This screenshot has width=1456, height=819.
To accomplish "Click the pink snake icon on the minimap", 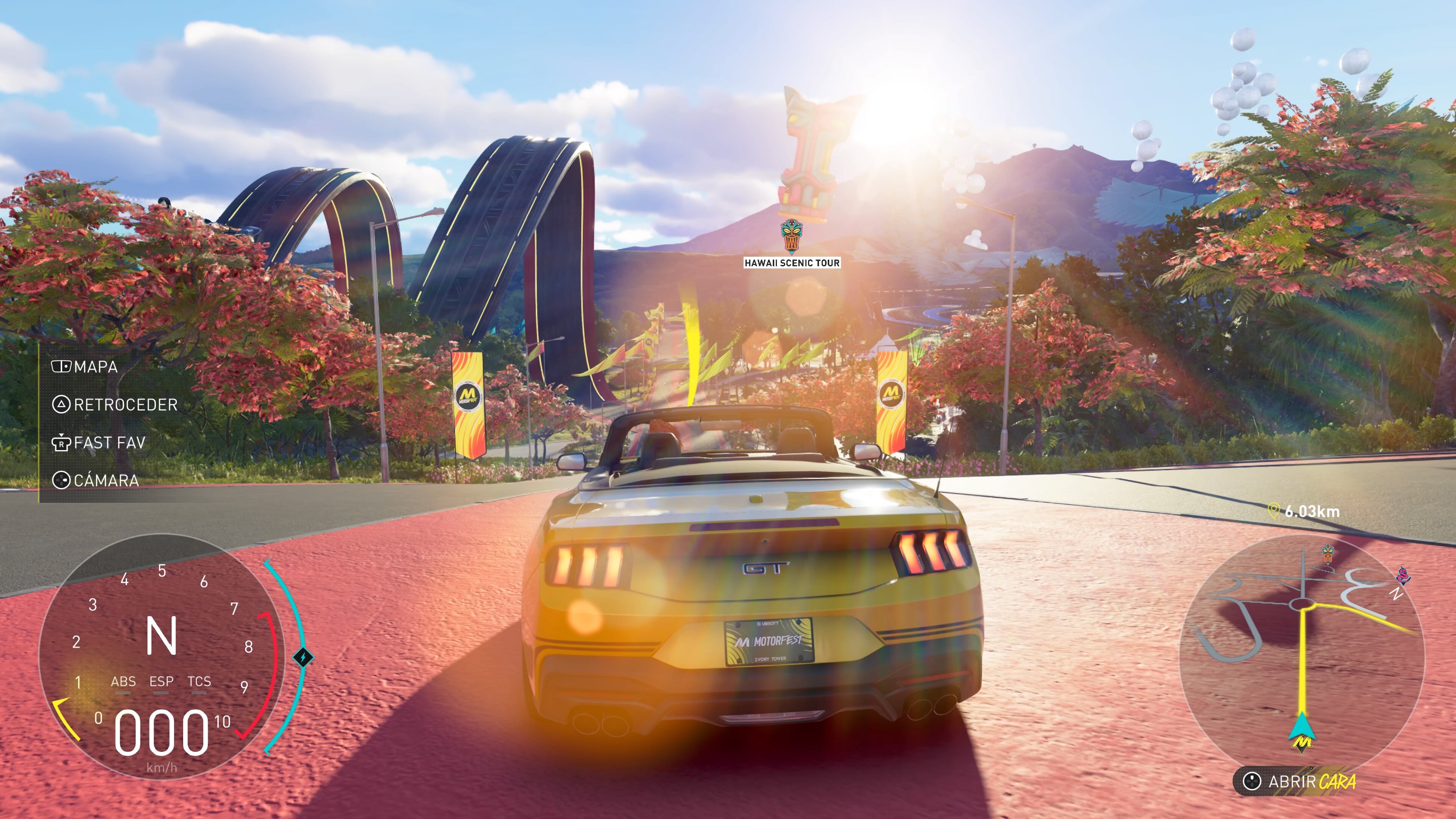I will (1403, 576).
